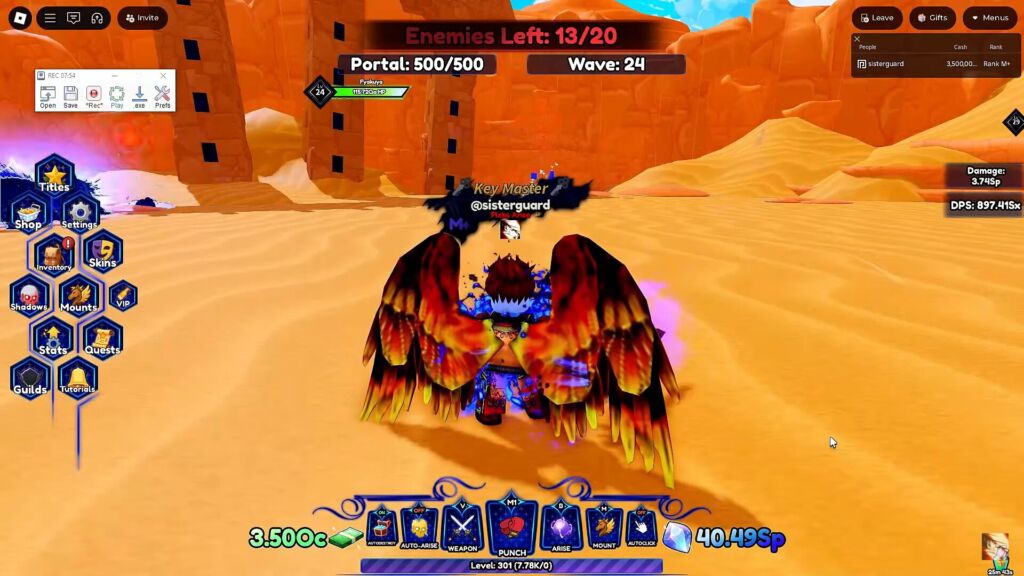Open the Guilds menu
The width and height of the screenshot is (1024, 576).
[x=30, y=380]
